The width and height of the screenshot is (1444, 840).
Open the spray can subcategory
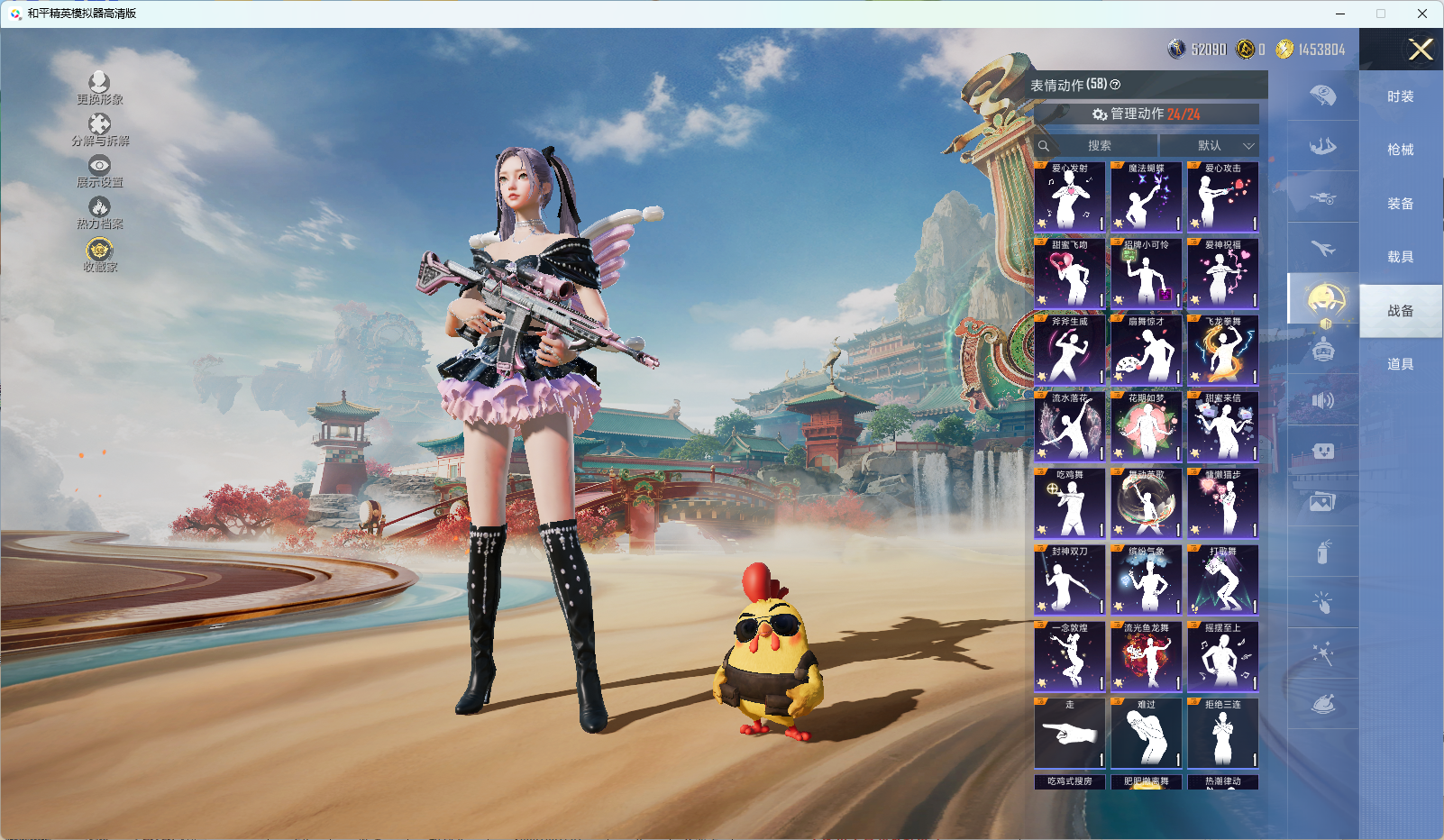[1323, 552]
